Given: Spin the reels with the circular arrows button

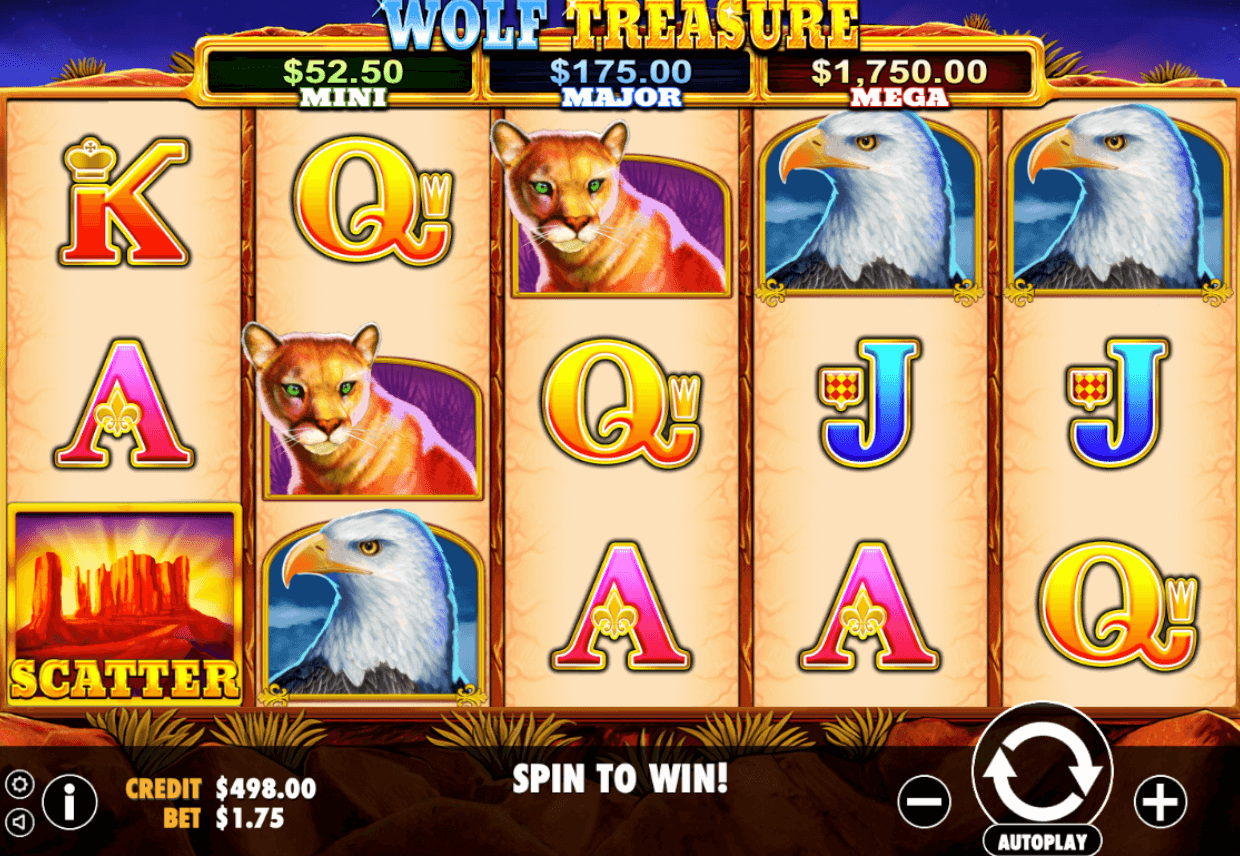Looking at the screenshot, I should (1042, 772).
